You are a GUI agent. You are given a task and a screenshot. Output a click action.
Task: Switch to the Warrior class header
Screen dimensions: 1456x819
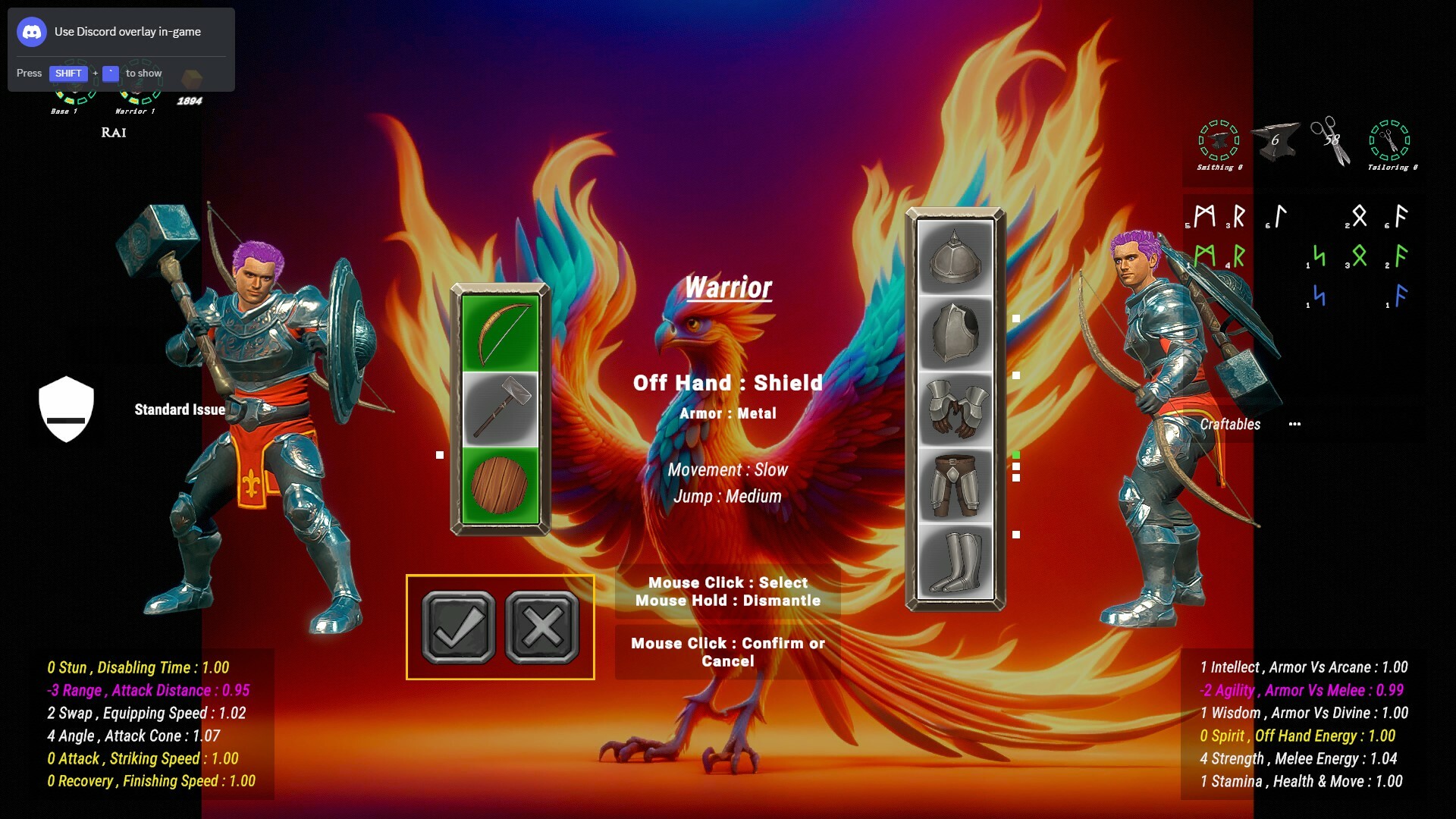(x=728, y=287)
